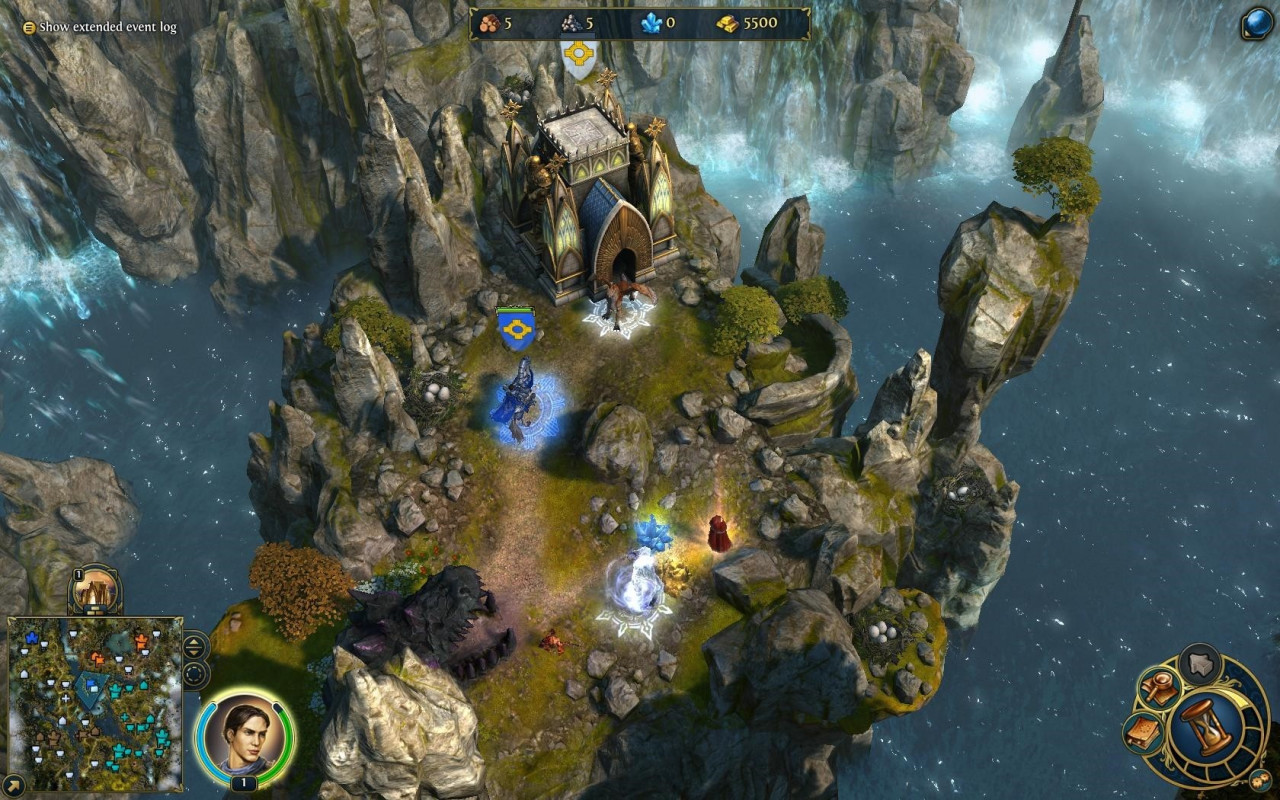The image size is (1280, 800).
Task: Open the magnifying glass over map button
Action: click(1159, 690)
